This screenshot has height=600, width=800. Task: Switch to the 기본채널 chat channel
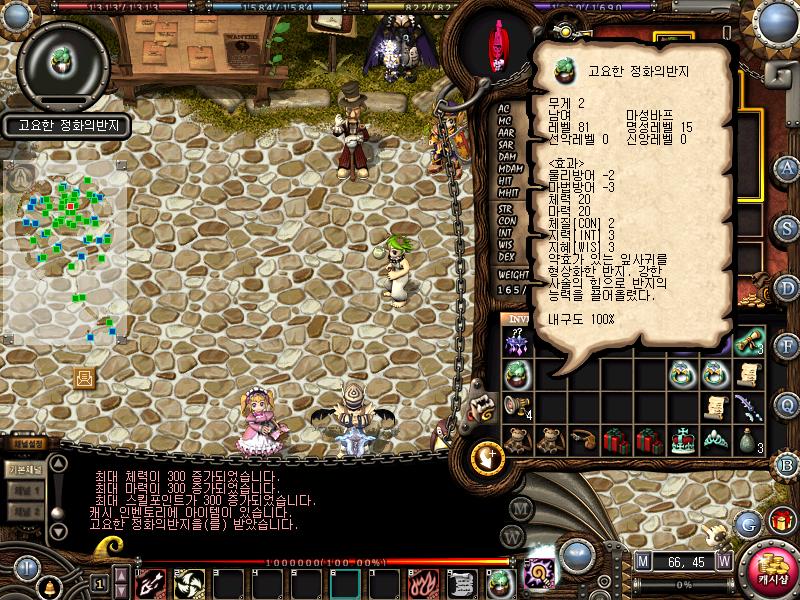coord(24,469)
